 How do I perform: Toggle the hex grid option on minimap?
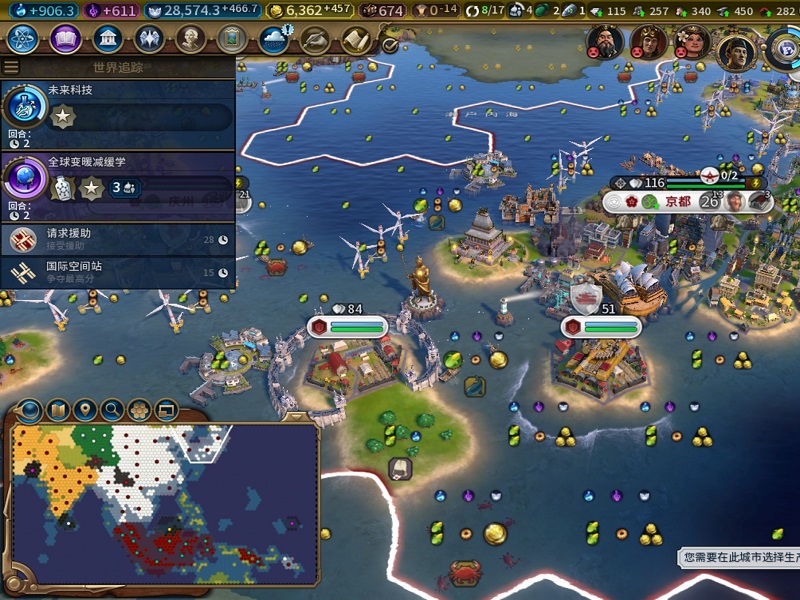[x=139, y=409]
